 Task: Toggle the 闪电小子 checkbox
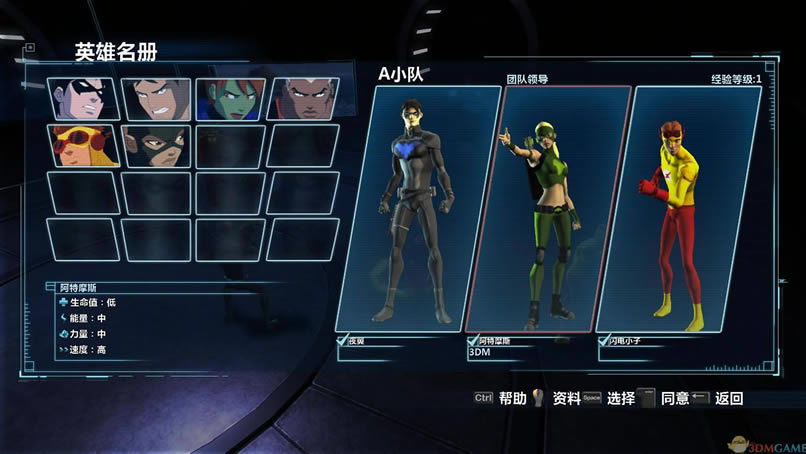602,340
